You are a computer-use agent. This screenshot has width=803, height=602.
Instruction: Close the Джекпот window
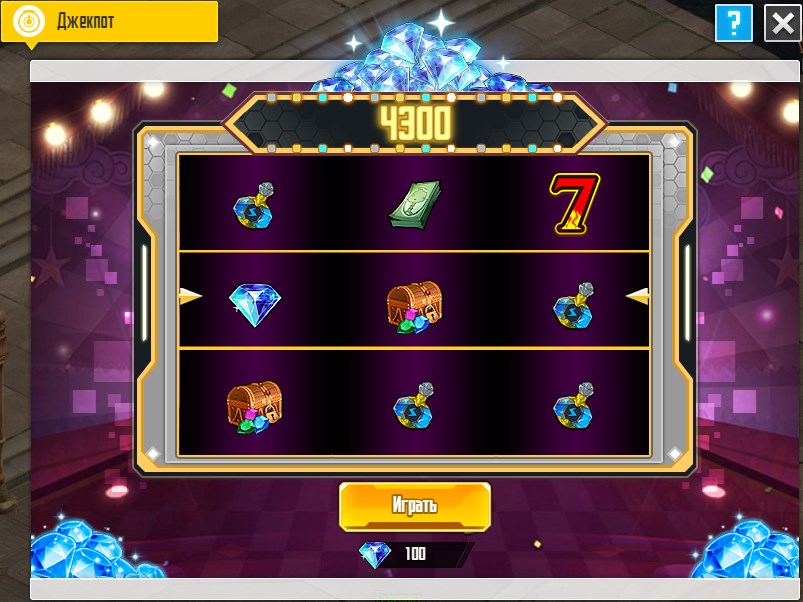tap(782, 23)
